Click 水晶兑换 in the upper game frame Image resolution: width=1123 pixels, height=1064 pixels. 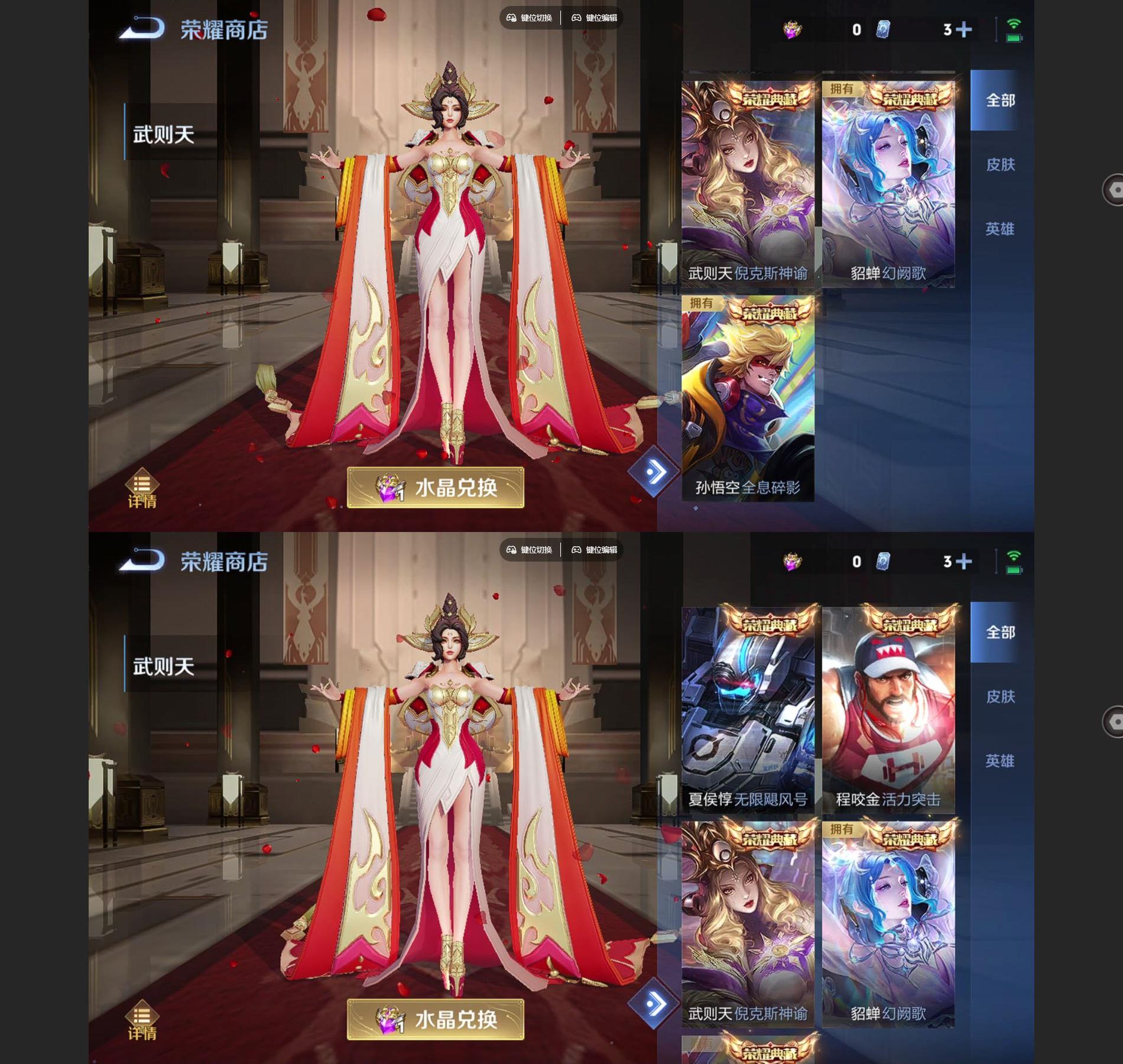point(436,488)
